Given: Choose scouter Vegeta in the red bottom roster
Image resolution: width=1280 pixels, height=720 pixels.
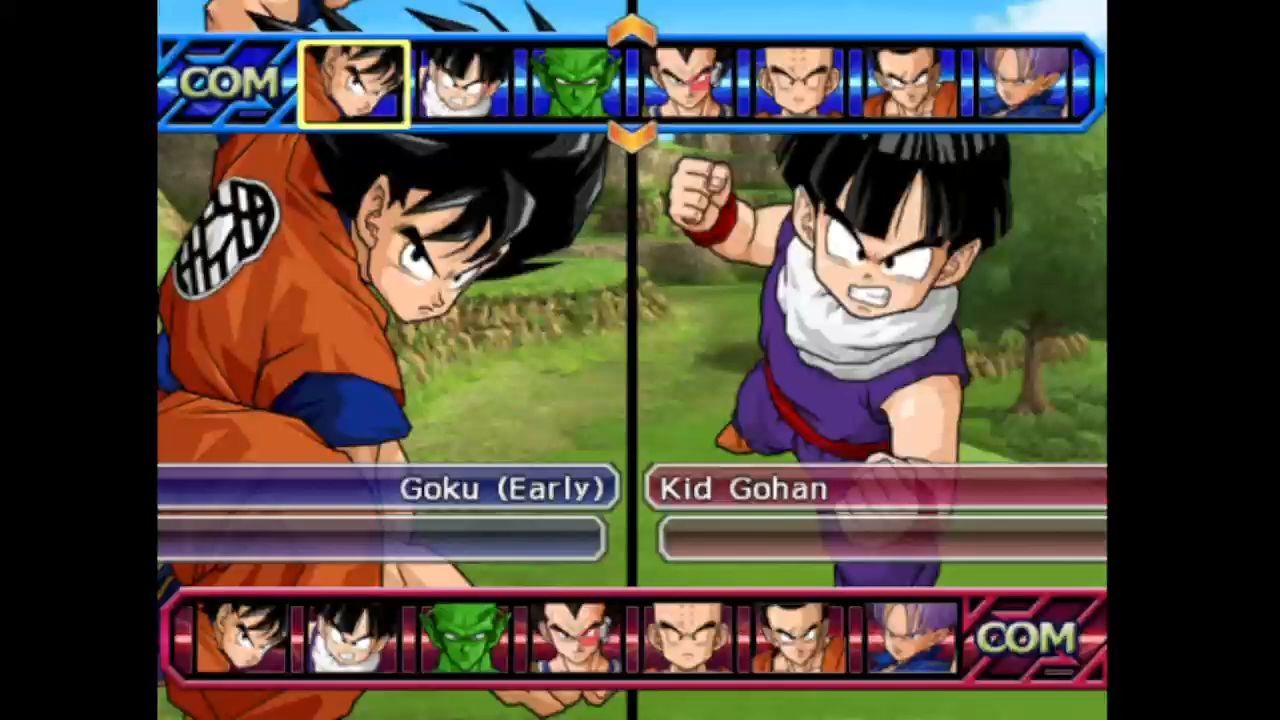Looking at the screenshot, I should 575,638.
